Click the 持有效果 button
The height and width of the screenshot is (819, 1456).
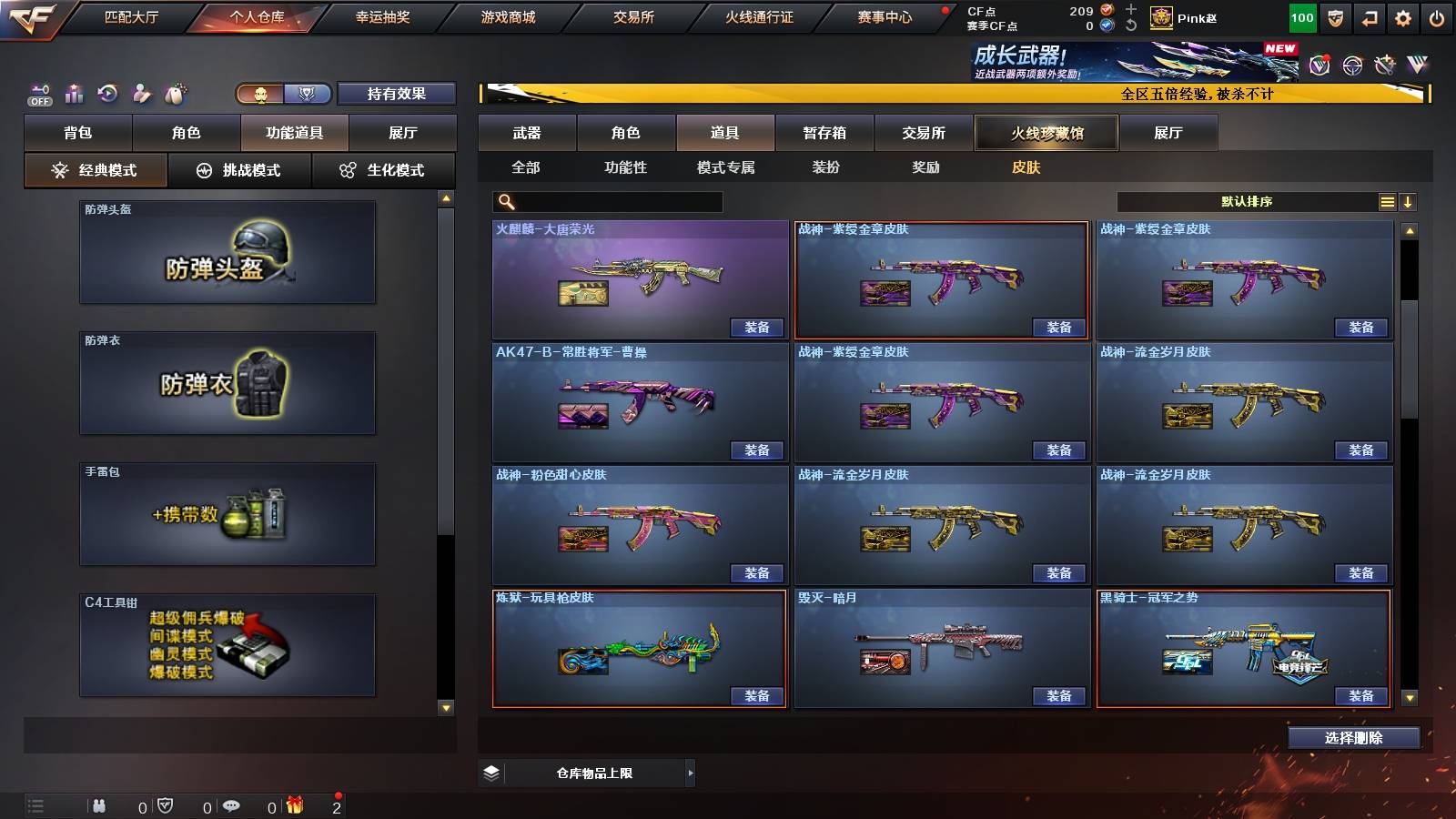click(x=396, y=93)
